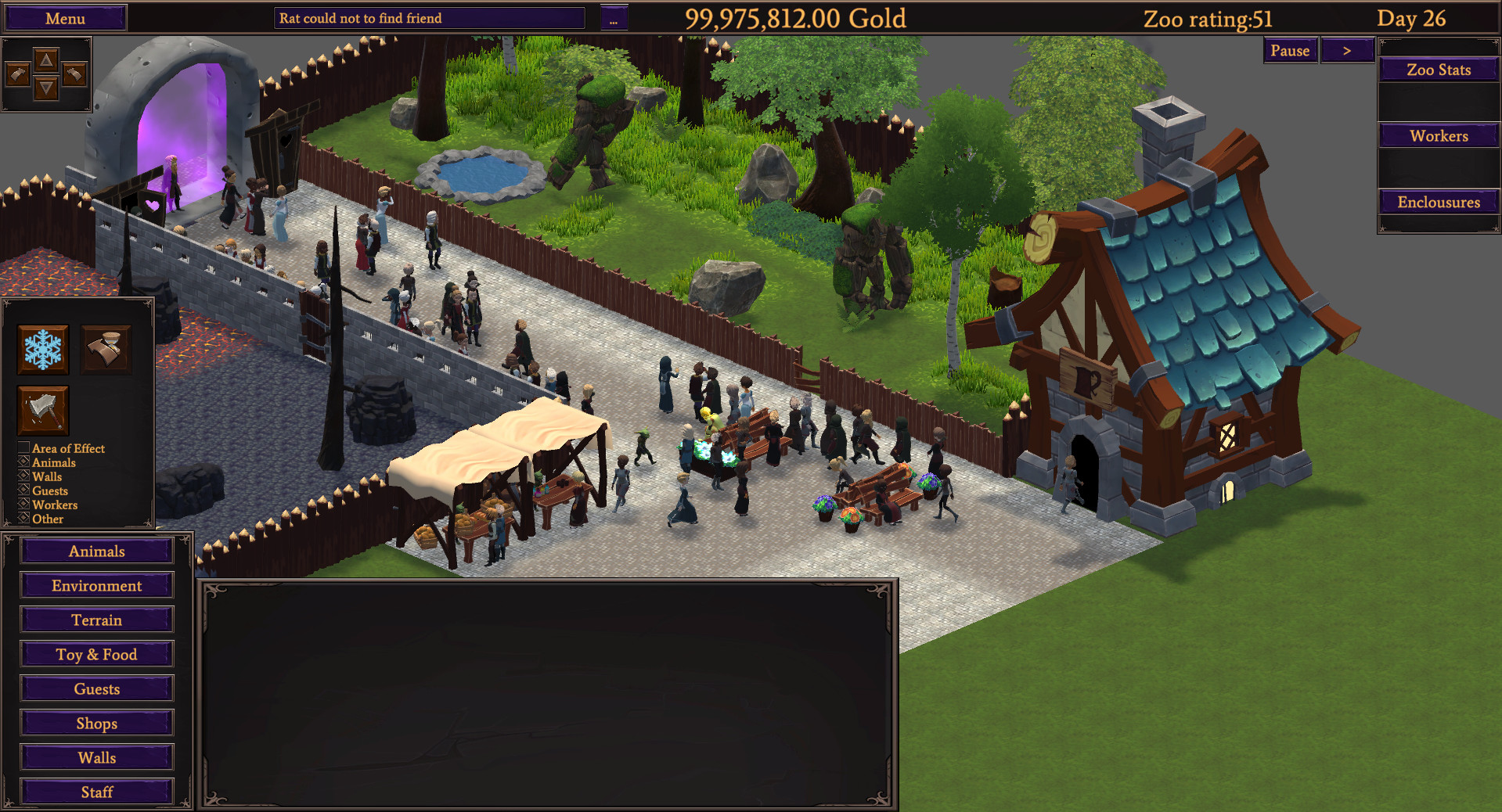Click the camera tilt up arrow
This screenshot has width=1502, height=812.
click(x=46, y=59)
